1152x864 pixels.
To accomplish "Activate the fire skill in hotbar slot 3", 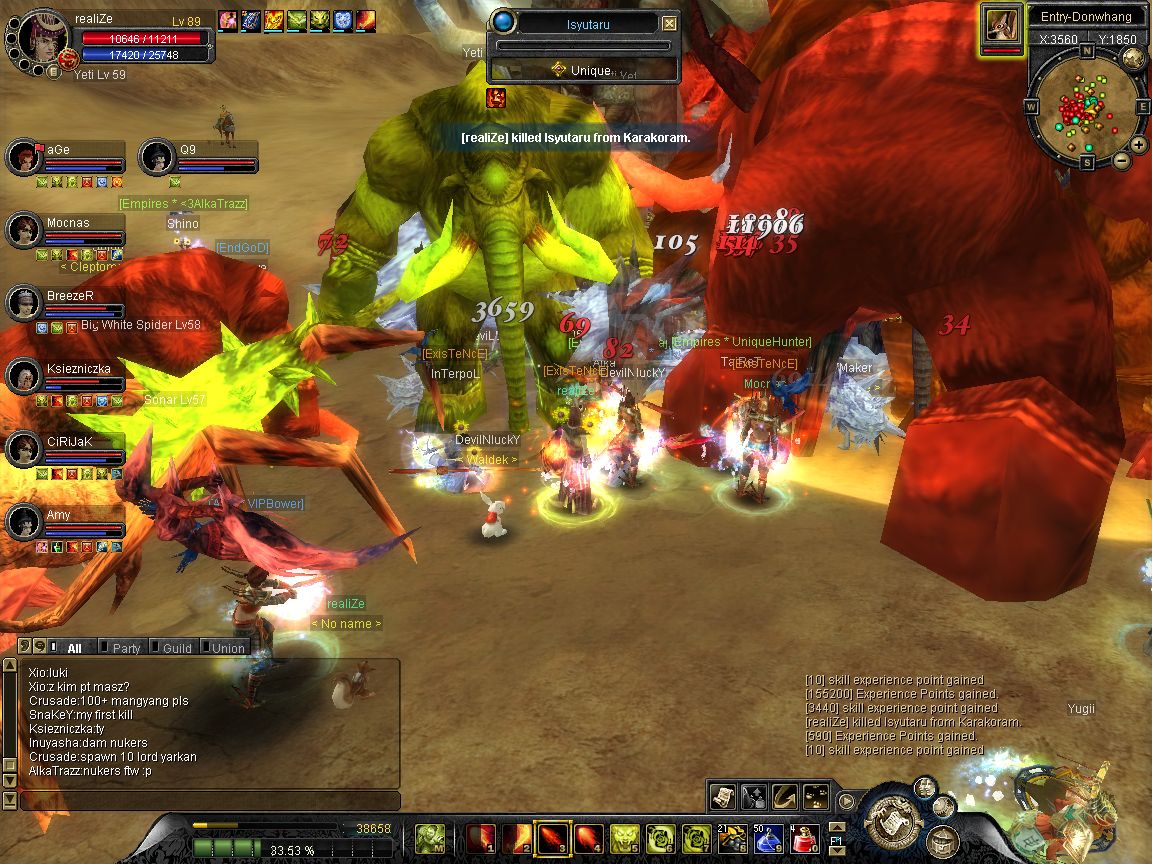I will [551, 839].
